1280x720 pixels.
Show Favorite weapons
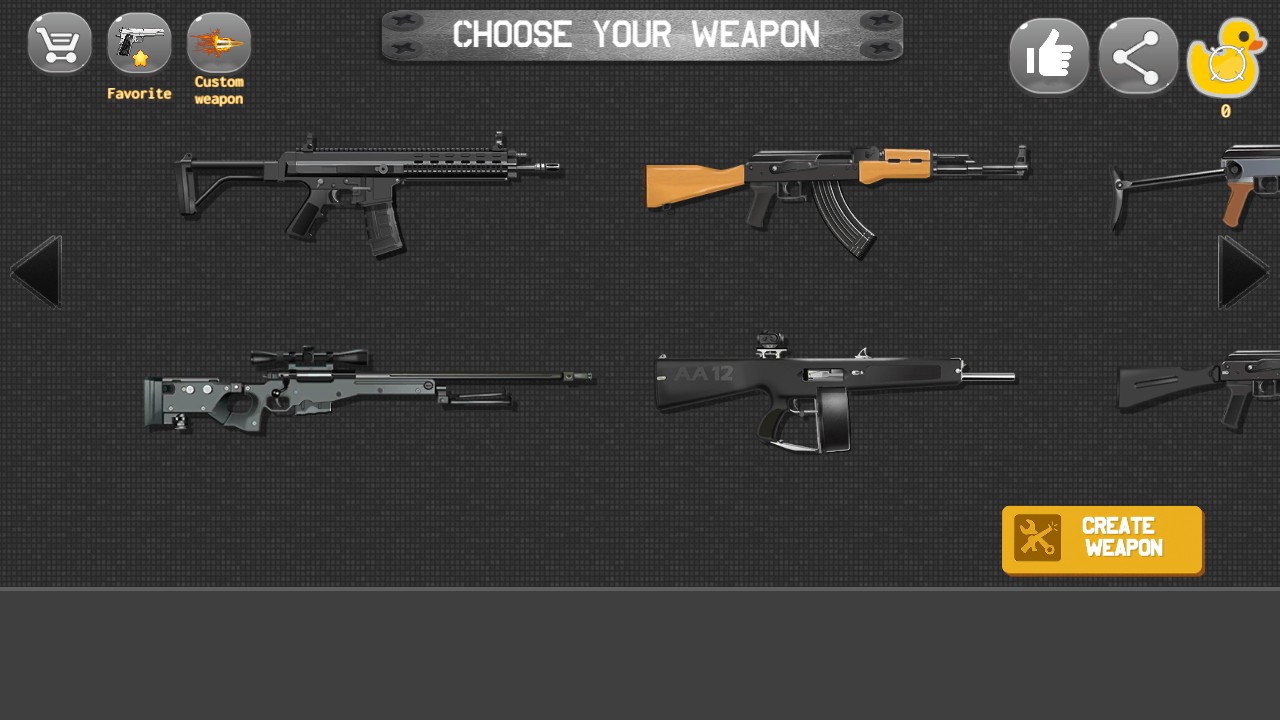tap(139, 45)
